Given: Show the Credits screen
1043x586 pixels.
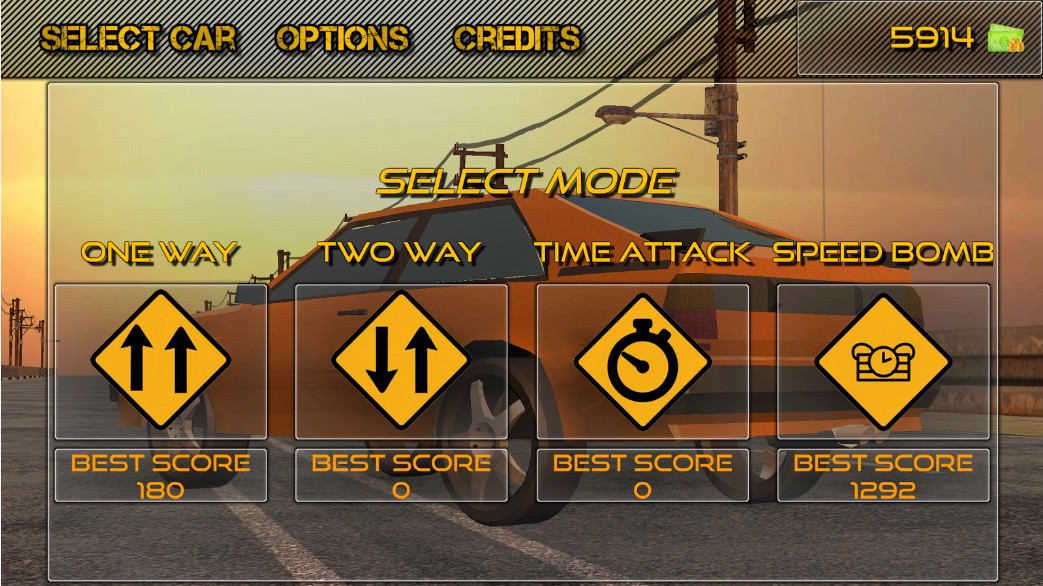Looking at the screenshot, I should coord(517,38).
